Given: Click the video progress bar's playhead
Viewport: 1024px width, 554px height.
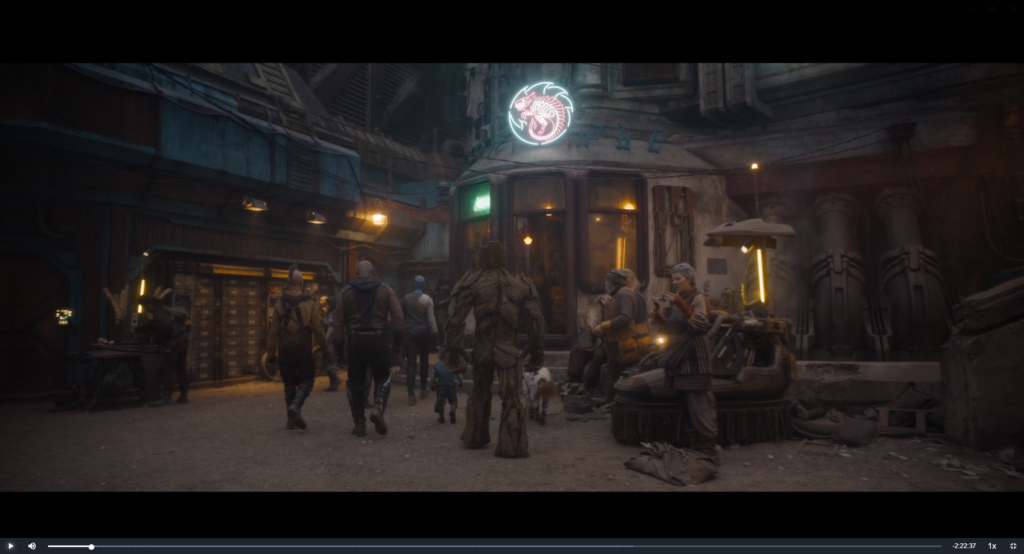Looking at the screenshot, I should tap(91, 546).
